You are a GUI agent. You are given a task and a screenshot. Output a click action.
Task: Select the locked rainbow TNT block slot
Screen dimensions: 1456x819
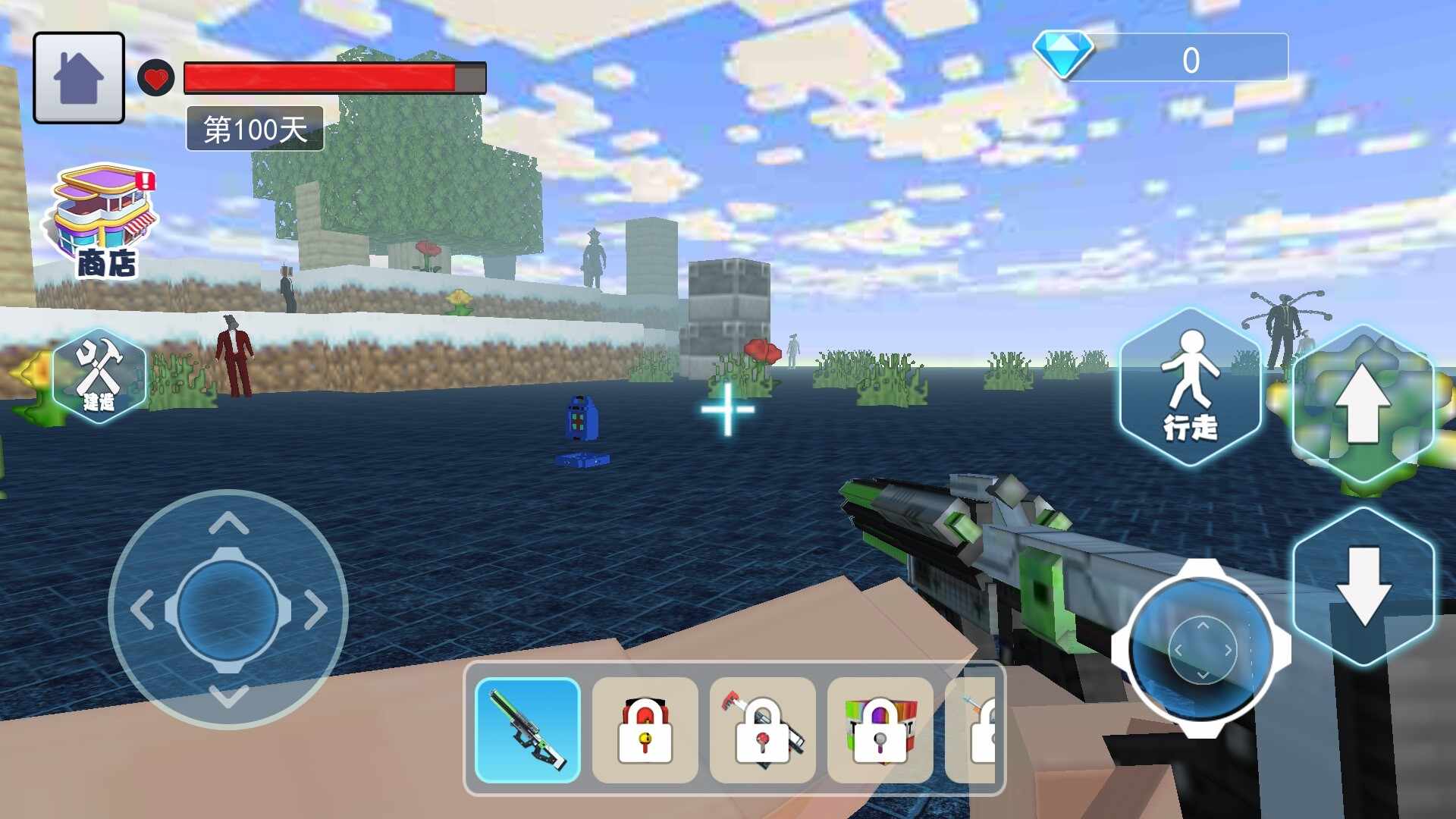pyautogui.click(x=880, y=730)
